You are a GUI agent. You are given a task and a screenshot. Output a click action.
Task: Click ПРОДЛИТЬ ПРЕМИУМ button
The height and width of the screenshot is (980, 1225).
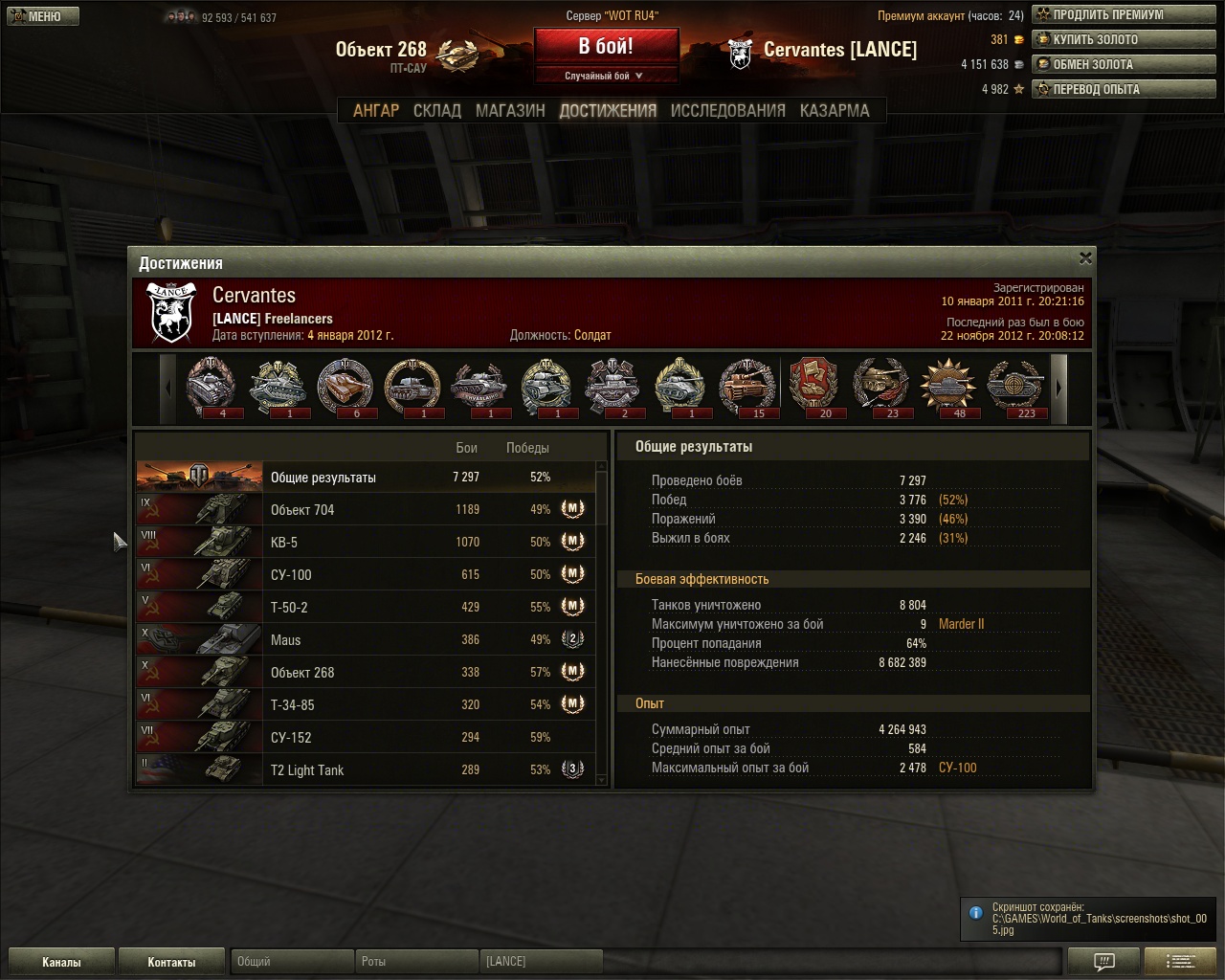click(1122, 14)
